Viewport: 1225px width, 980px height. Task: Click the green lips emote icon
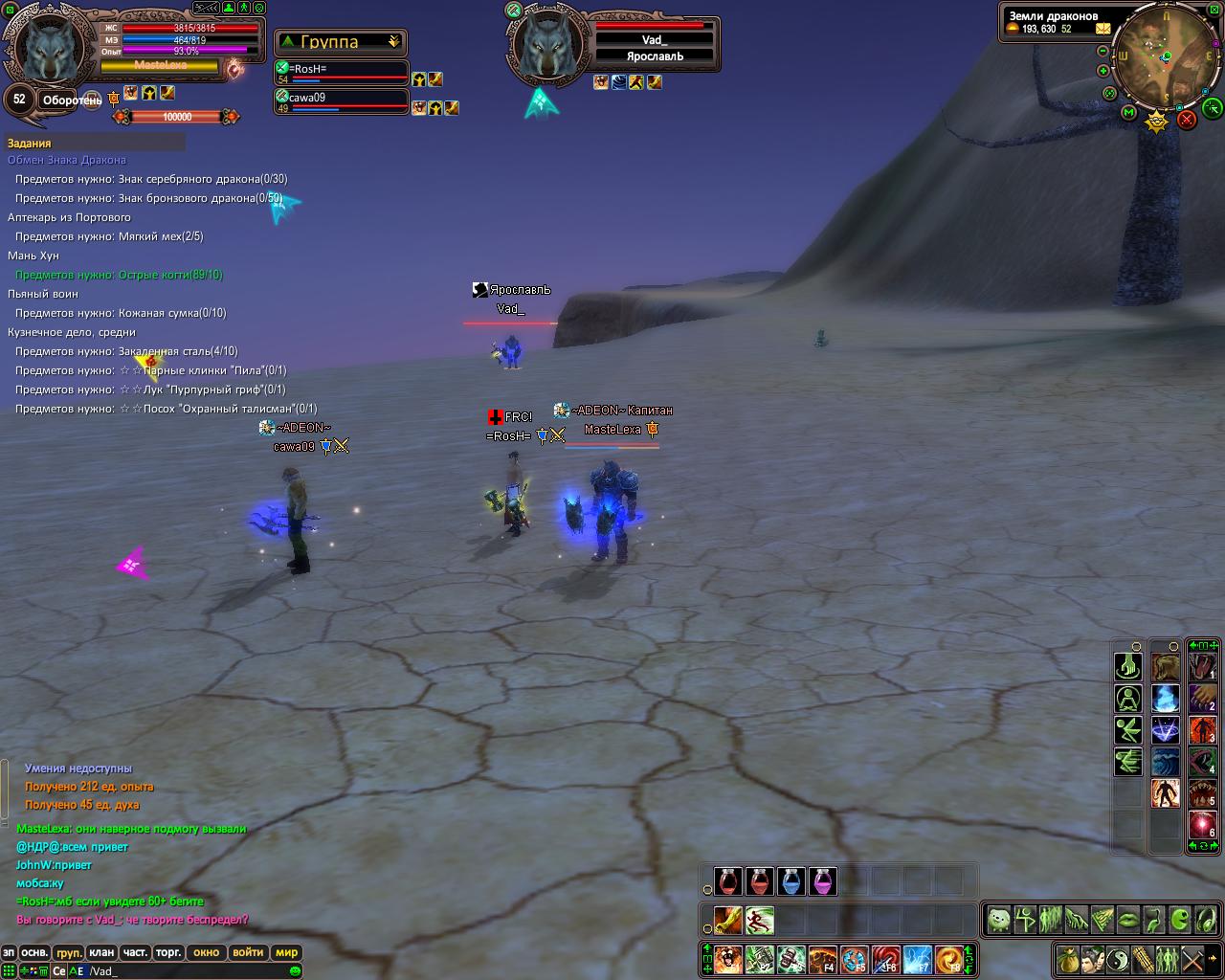(1128, 920)
